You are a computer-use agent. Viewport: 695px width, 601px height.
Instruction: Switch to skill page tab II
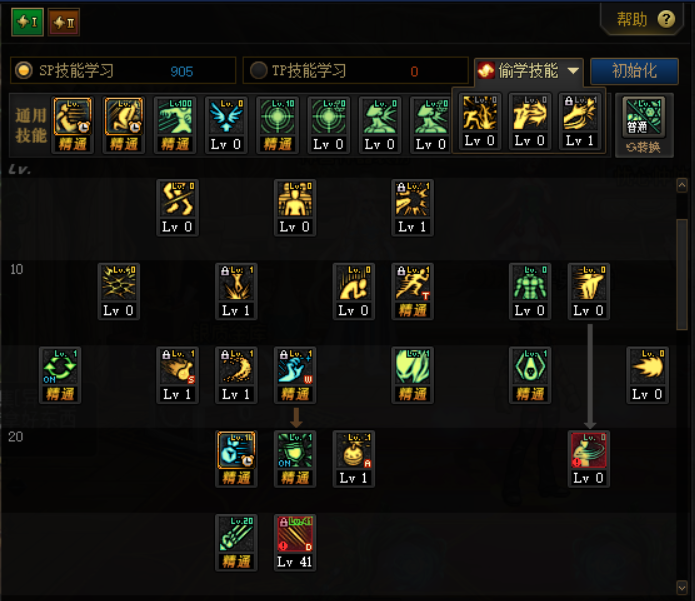(63, 21)
